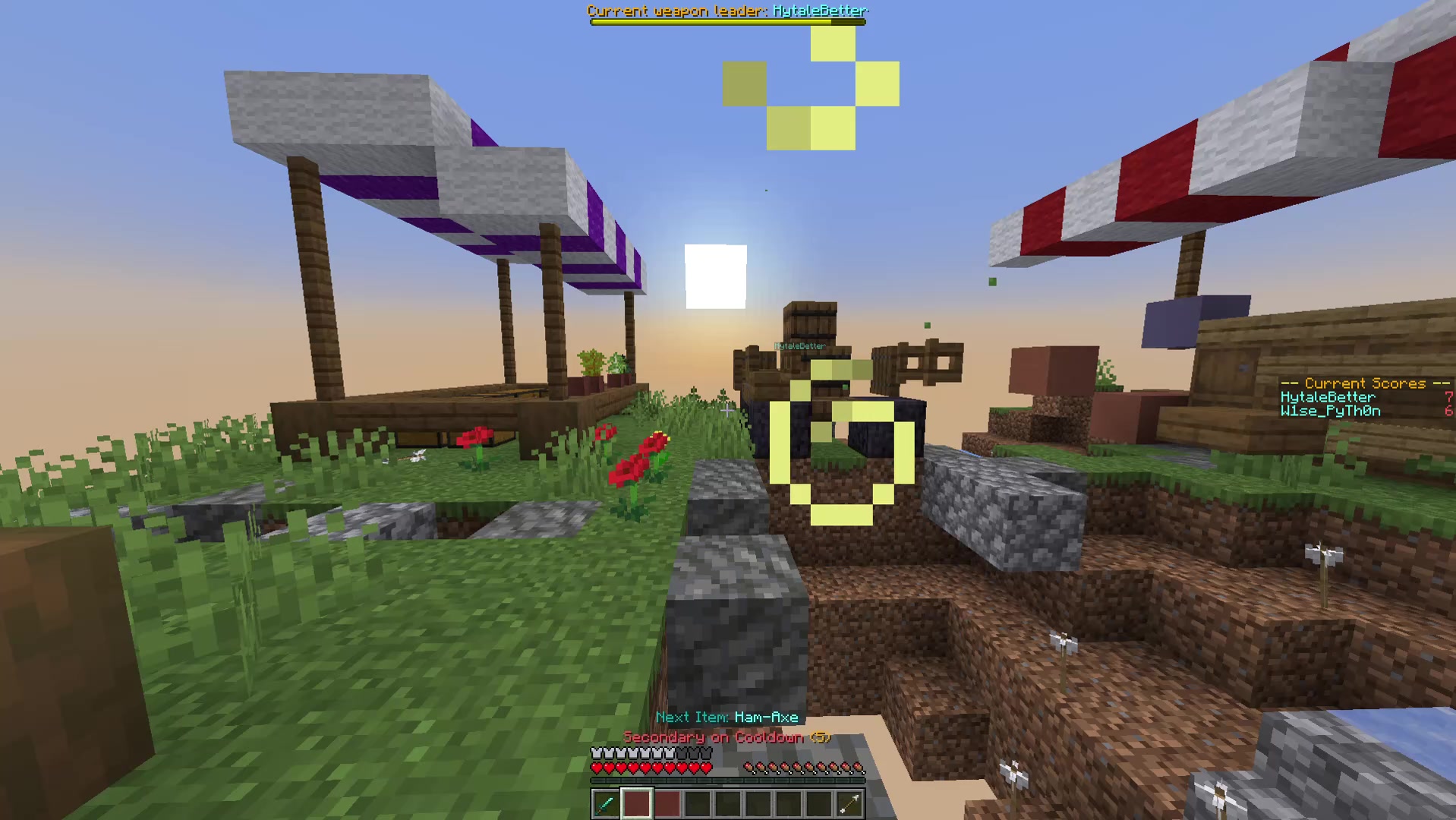The image size is (1456, 820).
Task: Click the last darkened armor chestplate icon
Action: point(707,752)
